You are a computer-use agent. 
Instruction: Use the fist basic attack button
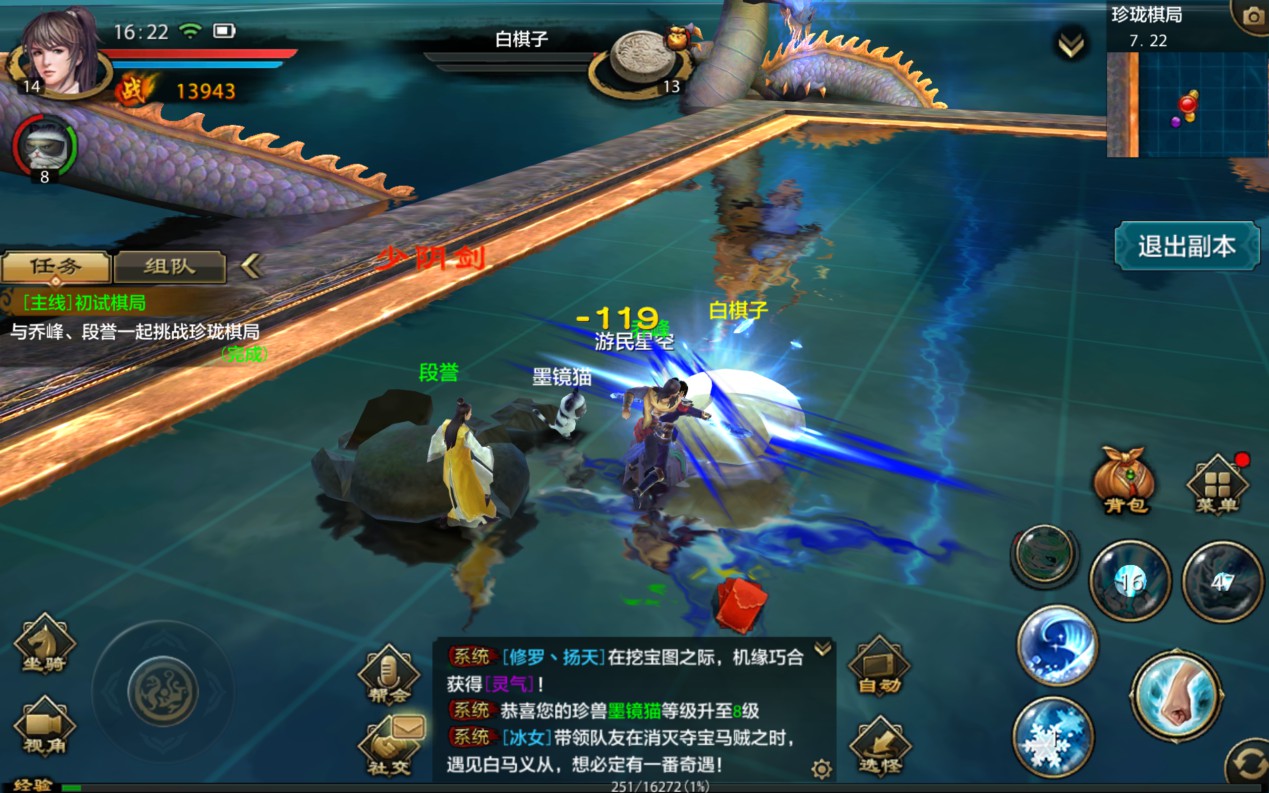(x=1176, y=695)
